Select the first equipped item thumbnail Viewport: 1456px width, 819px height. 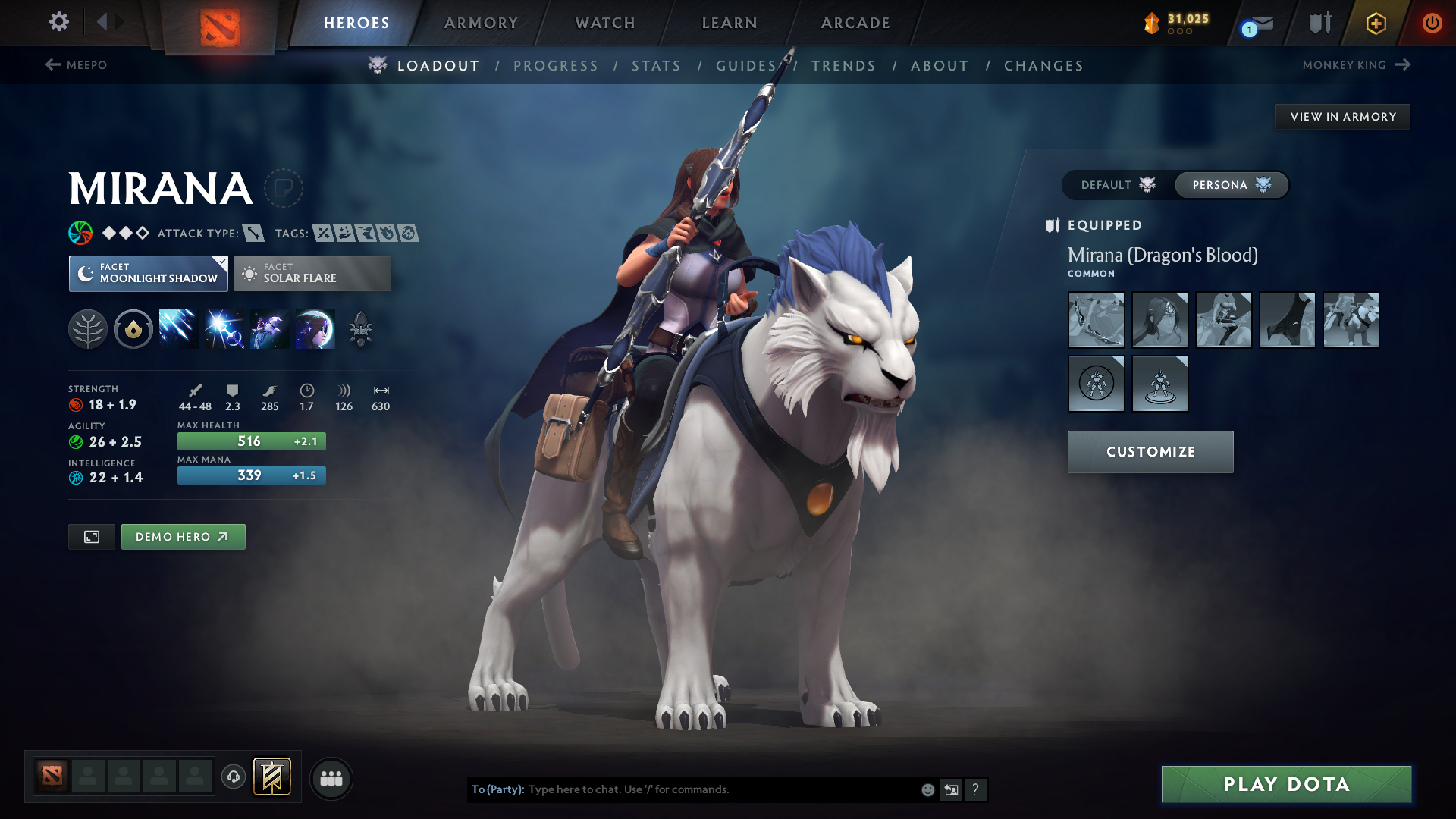[1096, 320]
